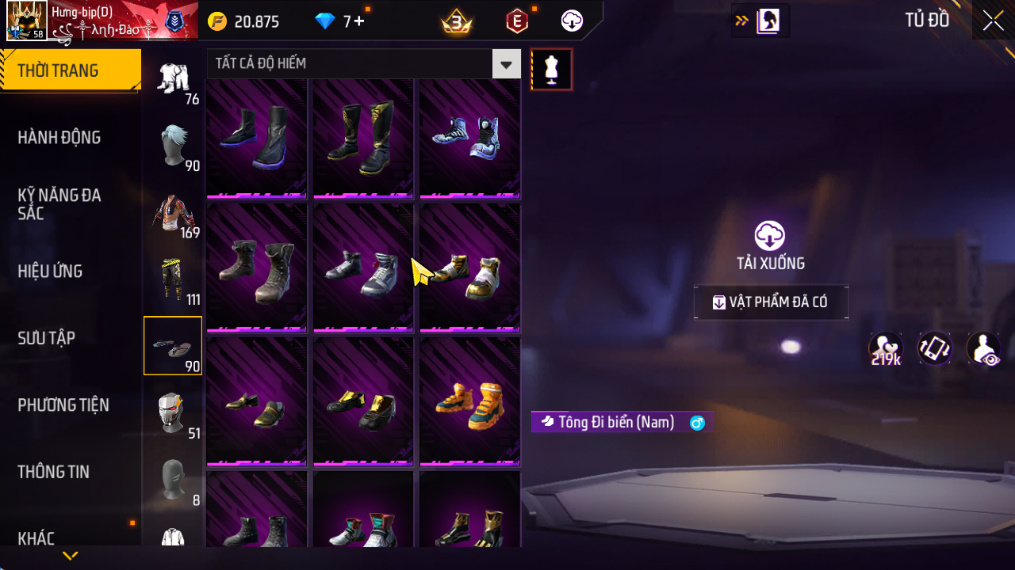Choose the black boots with yellow stripes

coord(364,137)
